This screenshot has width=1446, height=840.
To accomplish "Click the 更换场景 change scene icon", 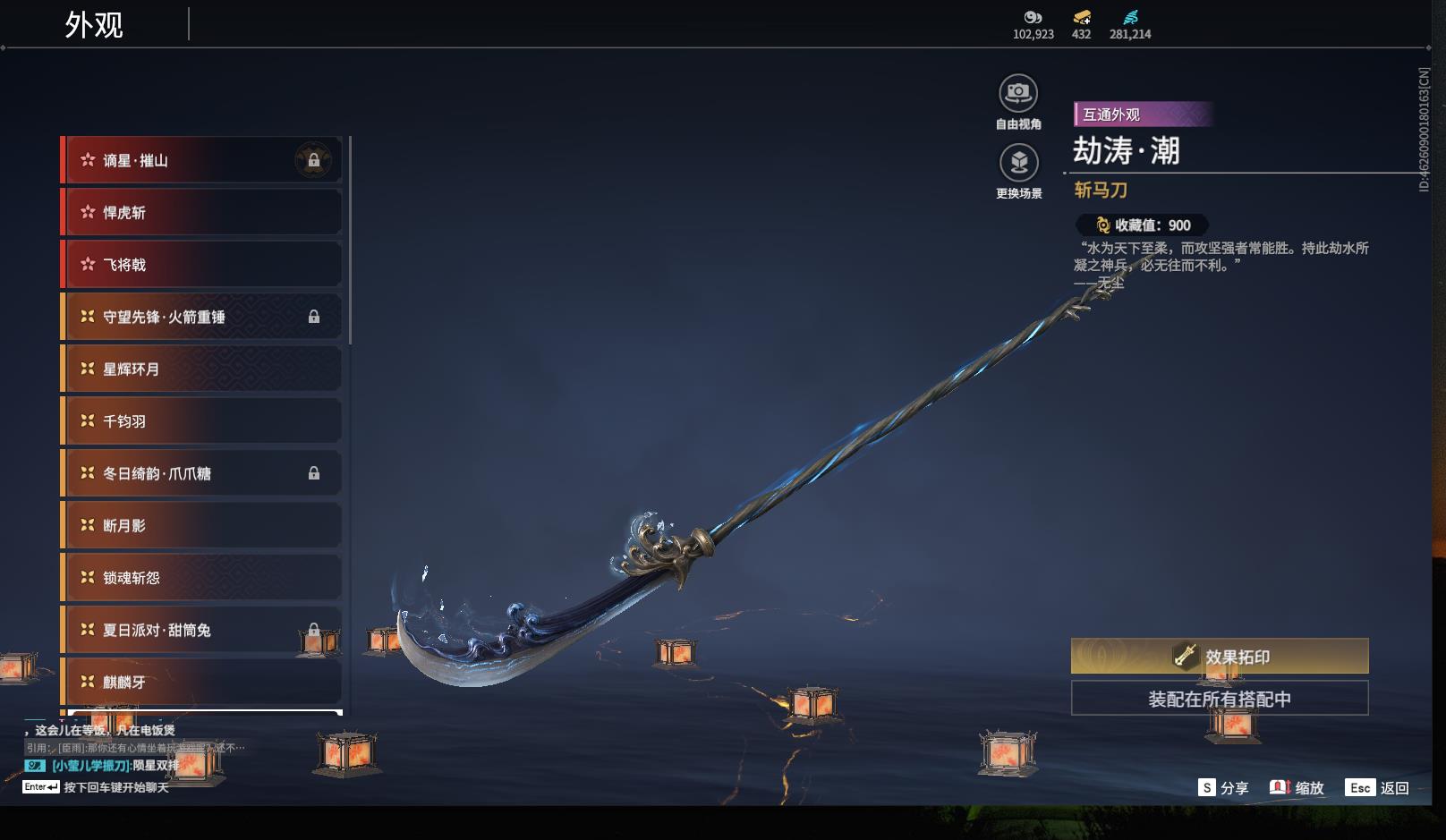I will coord(1018,164).
